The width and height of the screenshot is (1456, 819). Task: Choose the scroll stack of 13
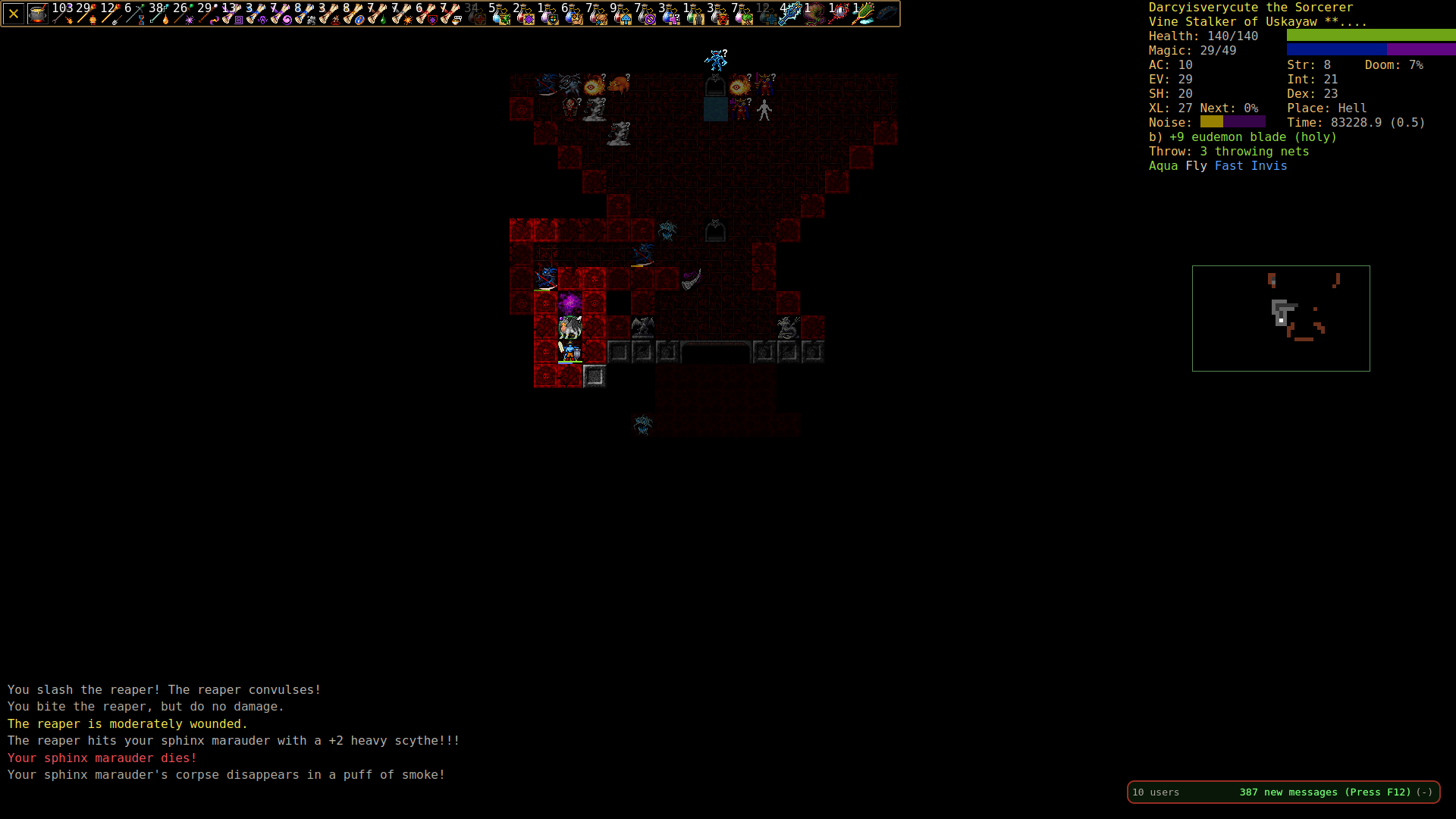[x=232, y=14]
